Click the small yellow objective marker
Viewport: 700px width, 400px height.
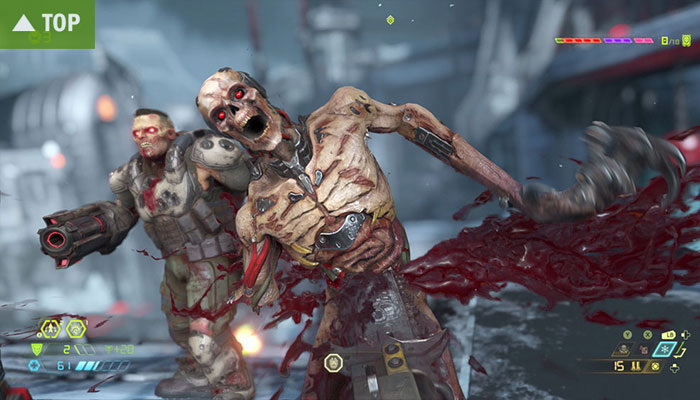pyautogui.click(x=390, y=19)
